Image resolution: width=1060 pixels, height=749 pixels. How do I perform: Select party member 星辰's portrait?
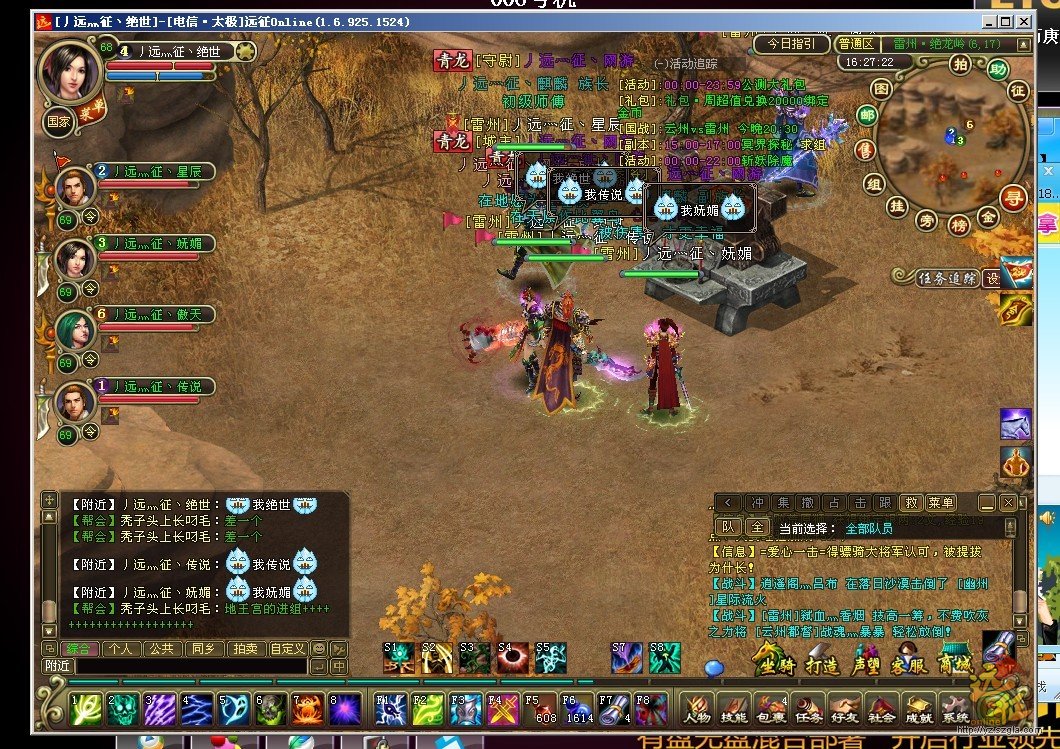(74, 187)
